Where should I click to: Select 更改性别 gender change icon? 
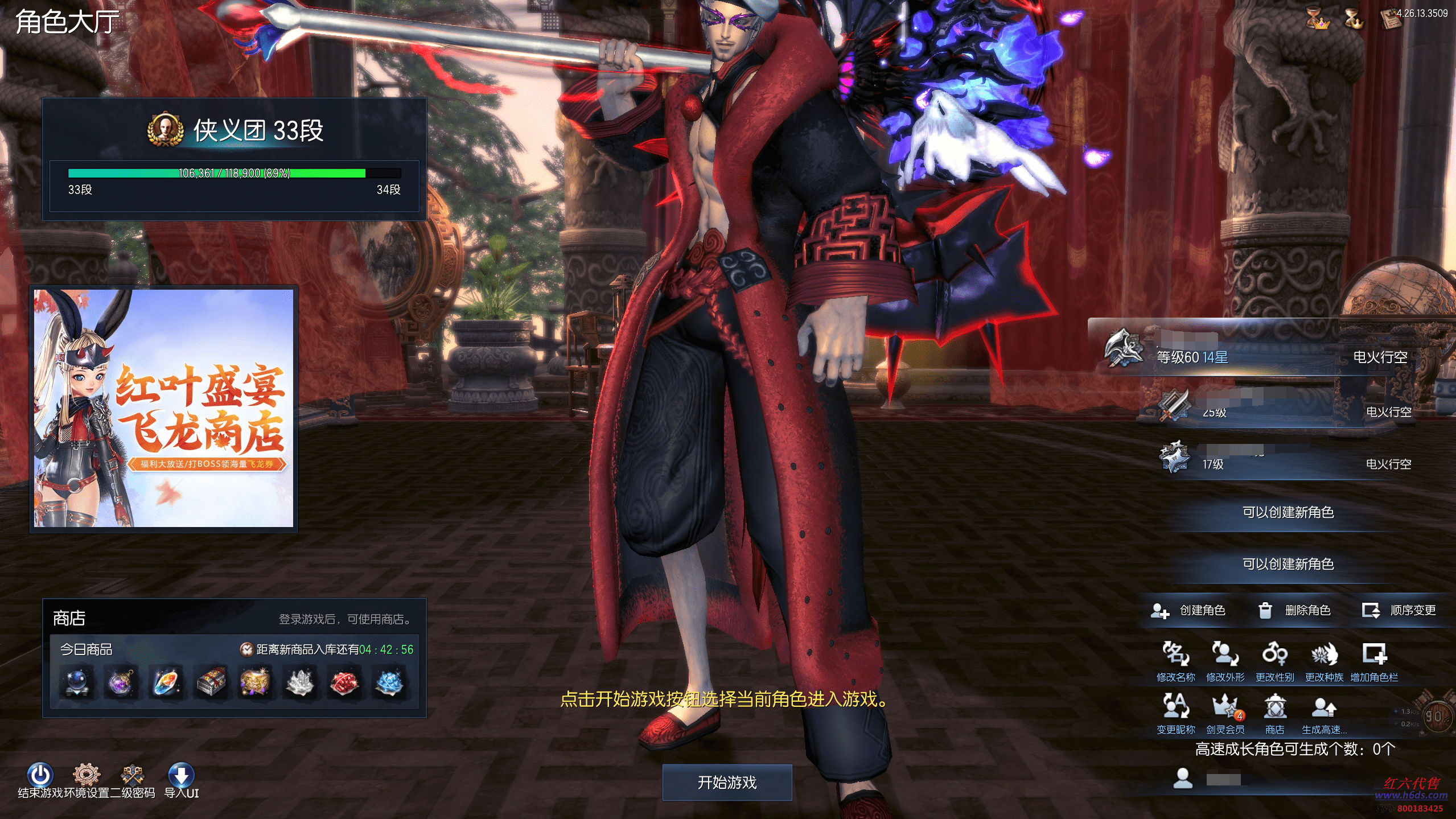[1274, 655]
